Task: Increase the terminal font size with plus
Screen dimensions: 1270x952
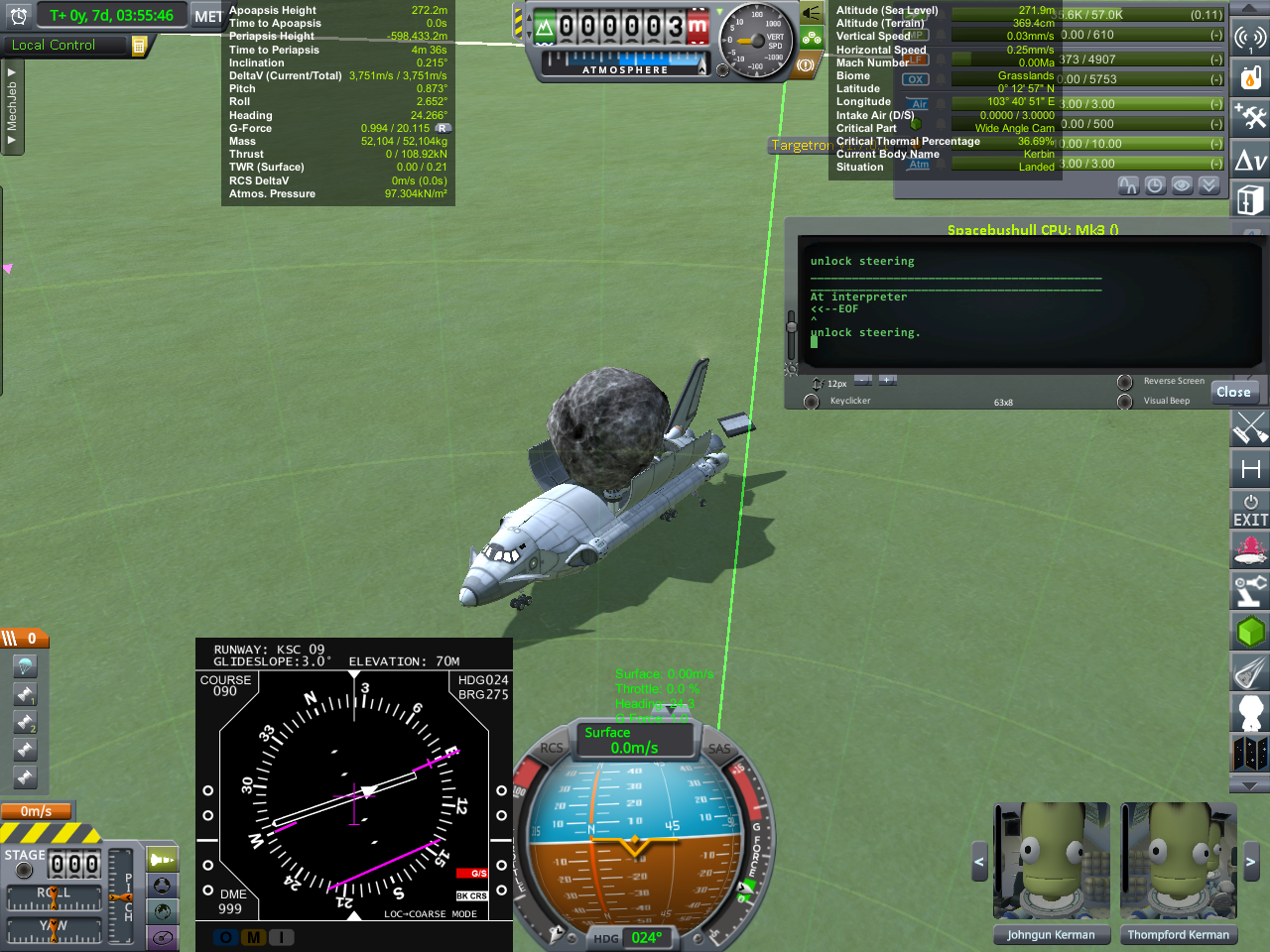Action: tap(887, 380)
